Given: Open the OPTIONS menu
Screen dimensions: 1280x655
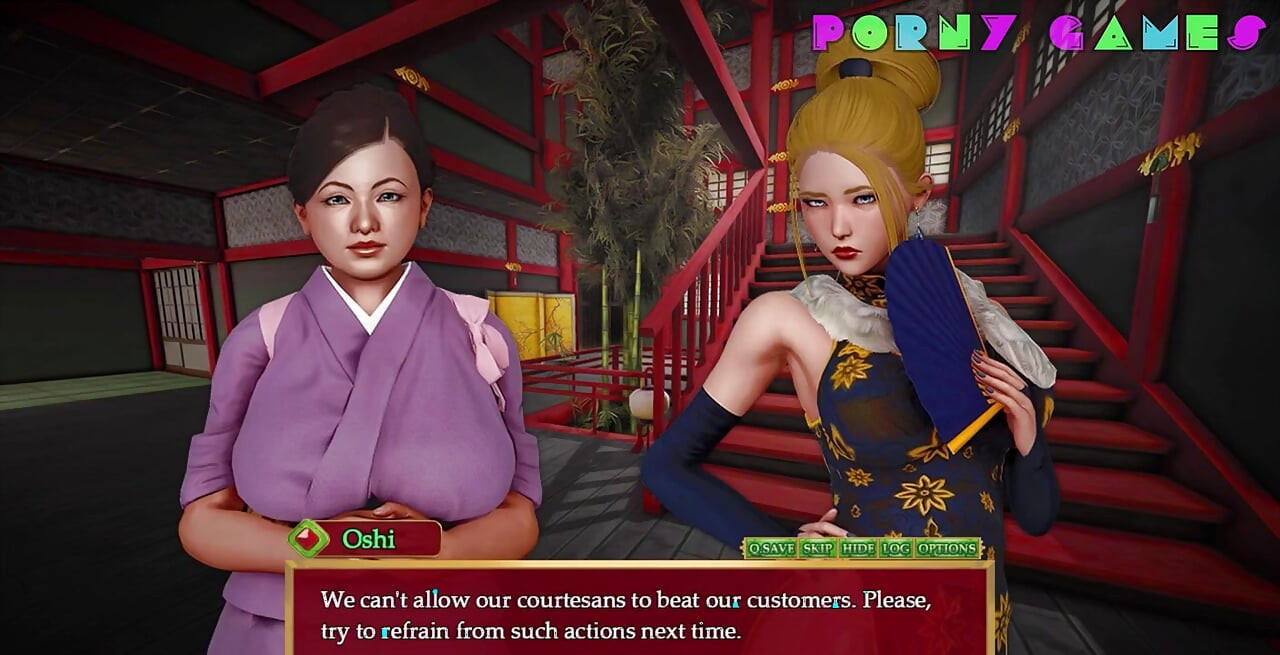Looking at the screenshot, I should 947,549.
